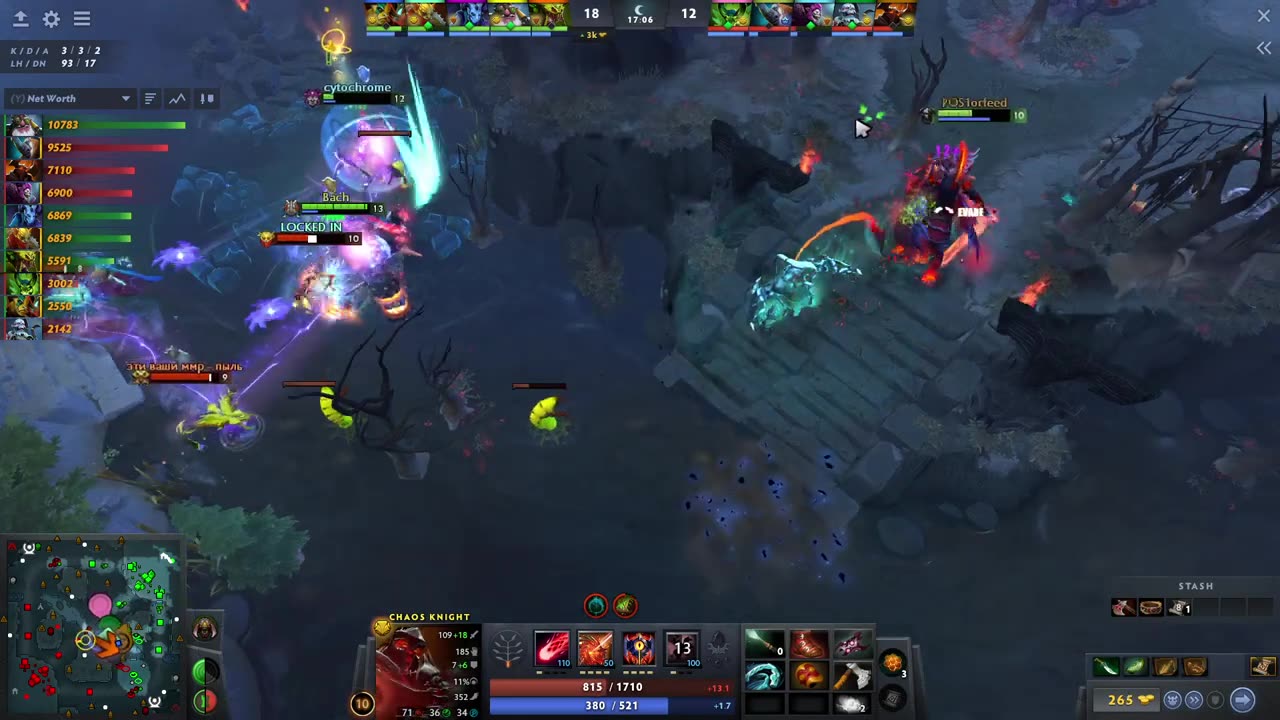
Task: Toggle the line-graph net worth view
Action: [x=177, y=98]
